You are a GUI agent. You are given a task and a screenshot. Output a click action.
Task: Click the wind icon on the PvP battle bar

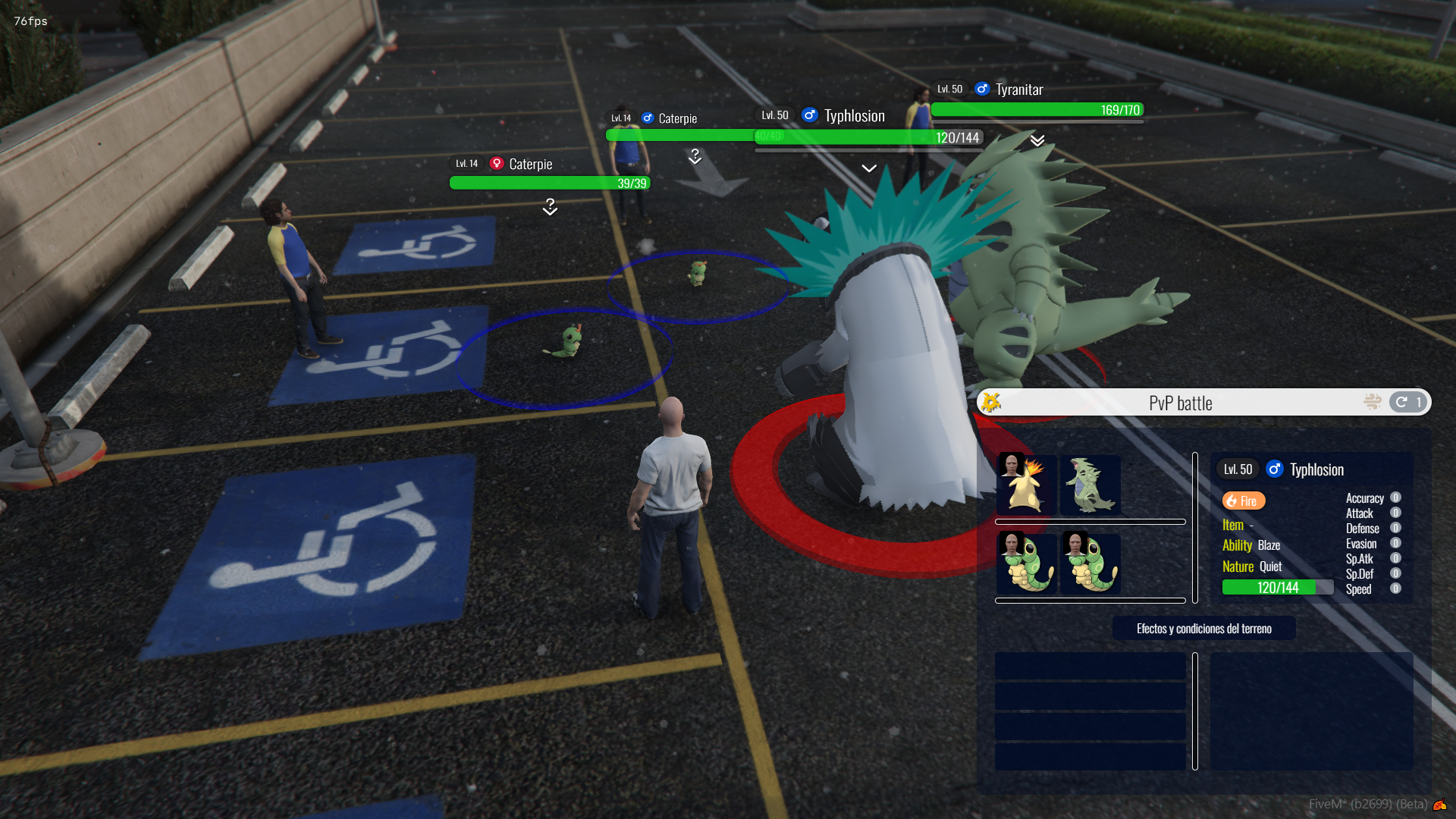(x=1372, y=402)
